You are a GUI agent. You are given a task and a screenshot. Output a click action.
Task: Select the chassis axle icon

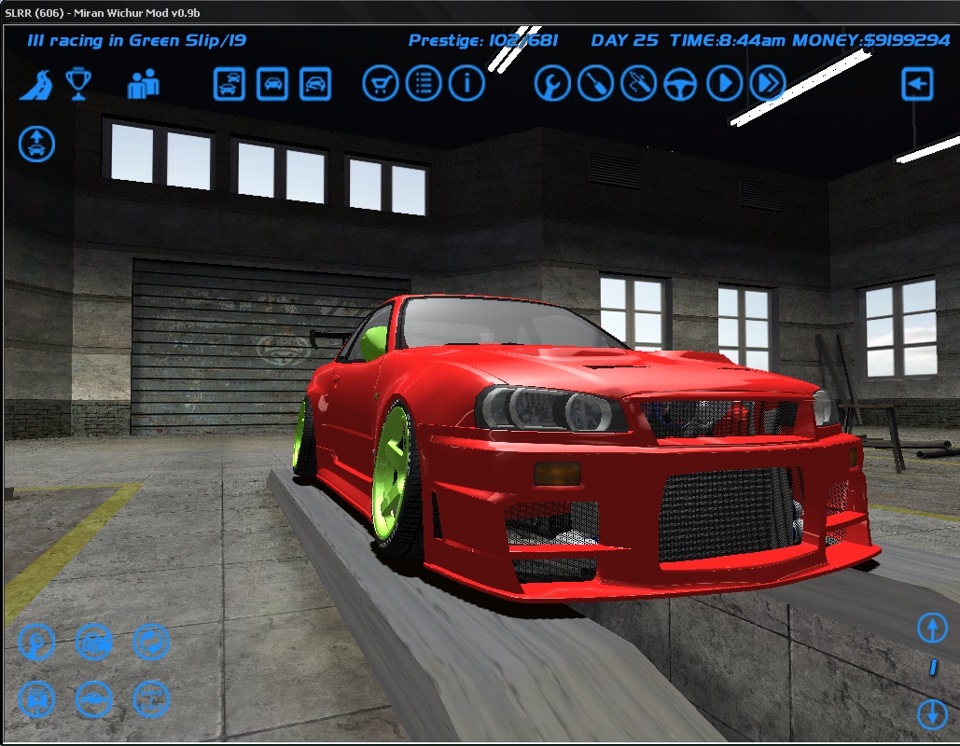pos(151,699)
